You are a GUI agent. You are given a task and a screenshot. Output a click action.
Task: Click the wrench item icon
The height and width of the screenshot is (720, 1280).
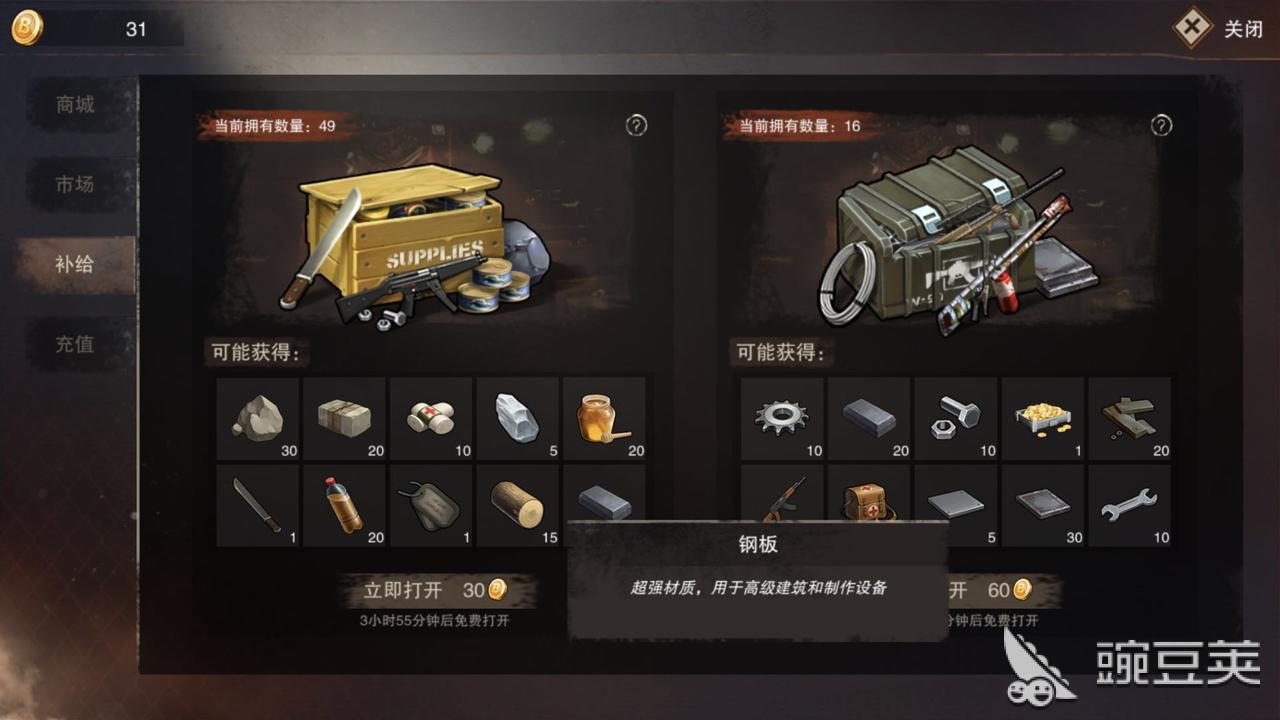pos(1130,505)
